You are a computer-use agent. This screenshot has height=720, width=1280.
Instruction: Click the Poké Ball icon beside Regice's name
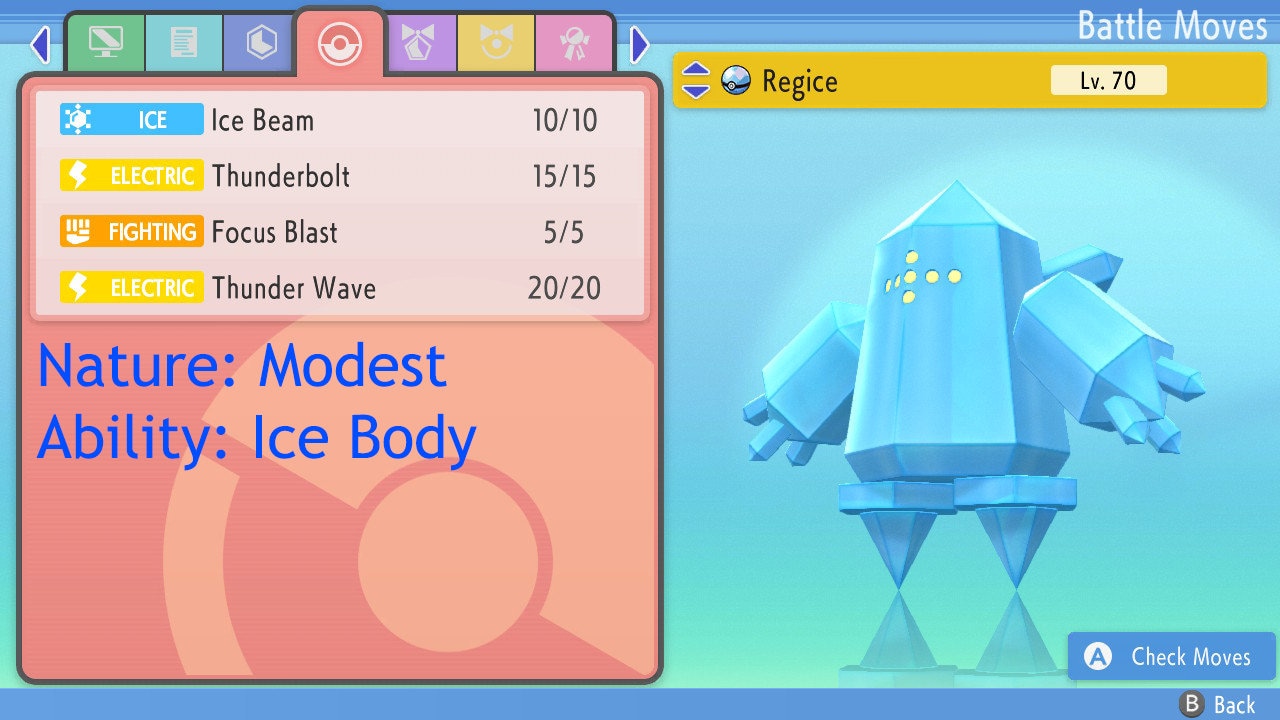(735, 81)
